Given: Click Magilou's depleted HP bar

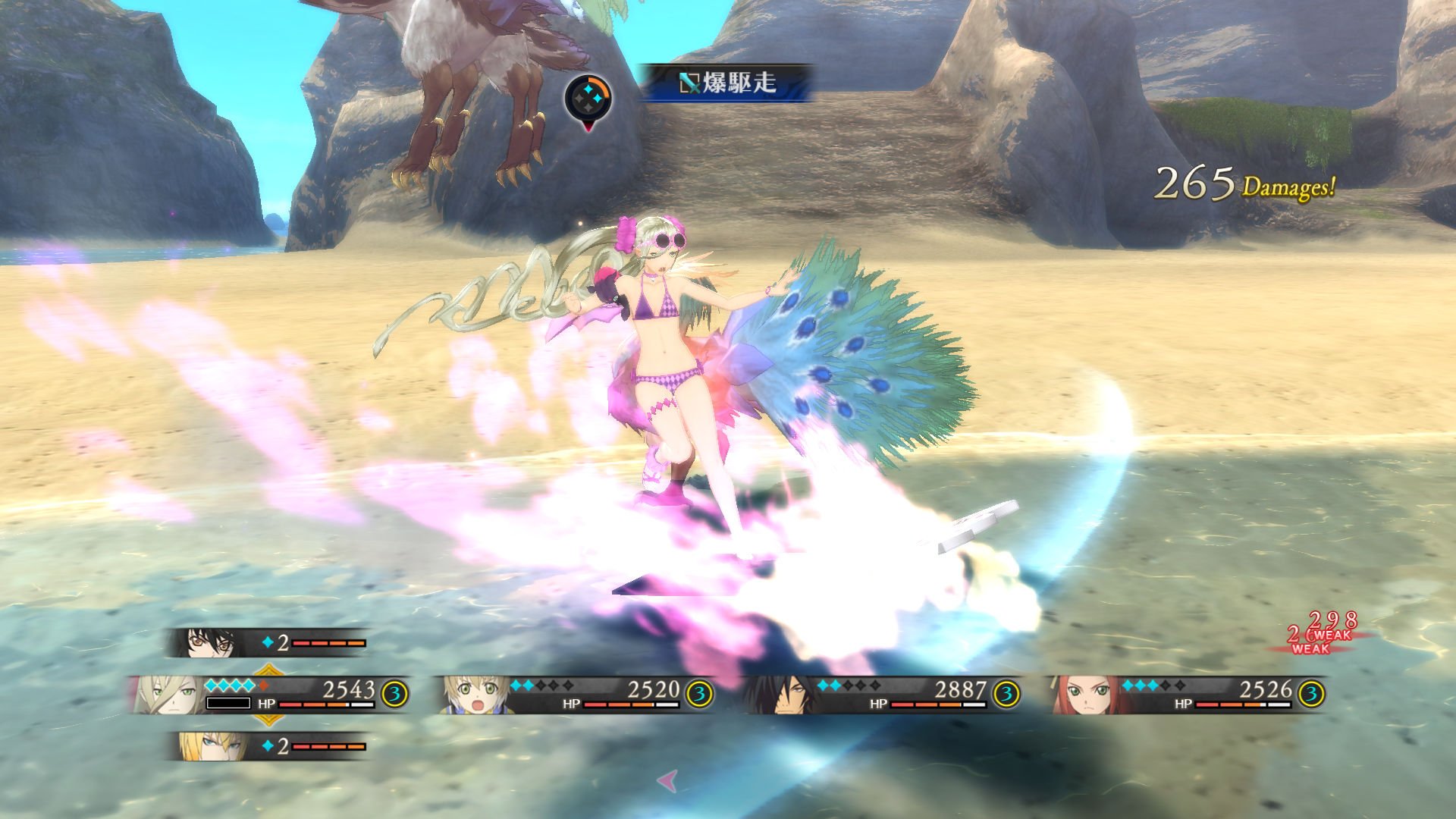Looking at the screenshot, I should (x=229, y=702).
